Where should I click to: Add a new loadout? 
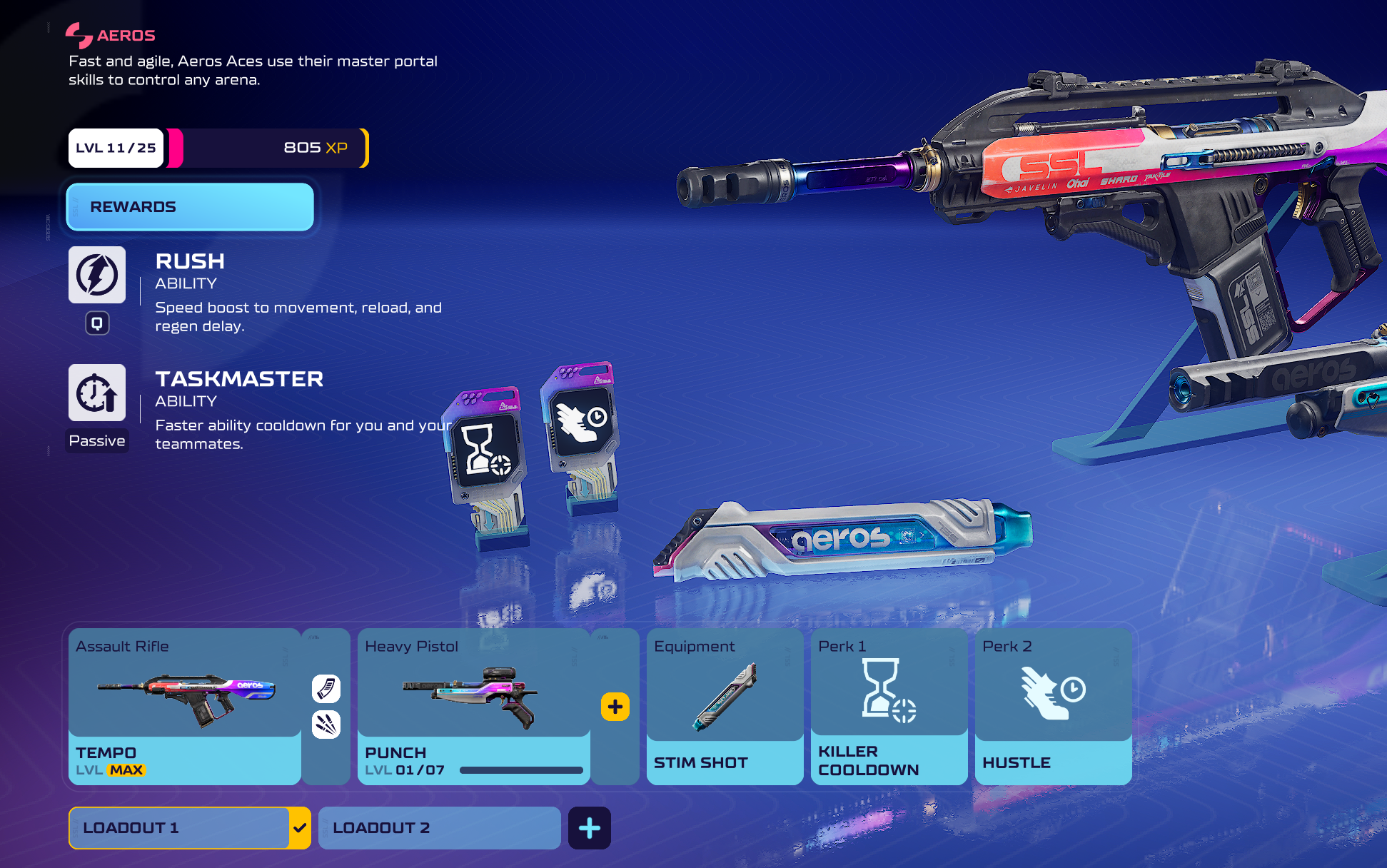(x=589, y=828)
